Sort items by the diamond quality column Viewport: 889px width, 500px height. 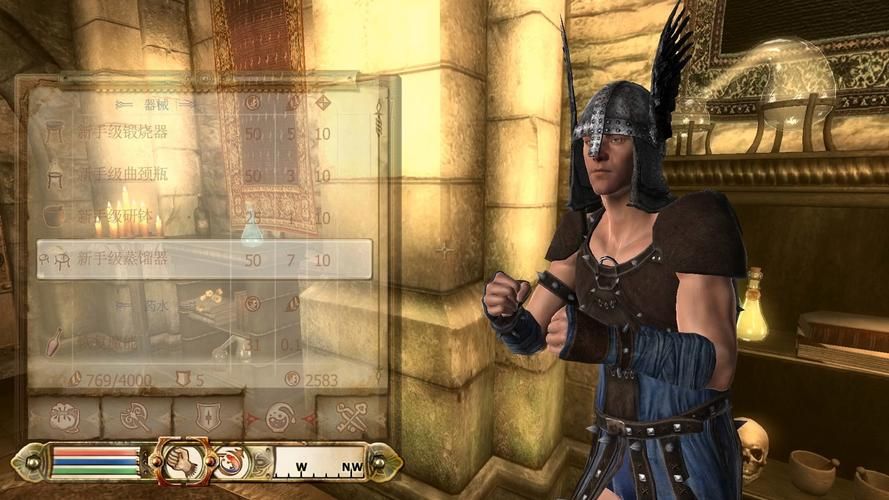(x=322, y=103)
